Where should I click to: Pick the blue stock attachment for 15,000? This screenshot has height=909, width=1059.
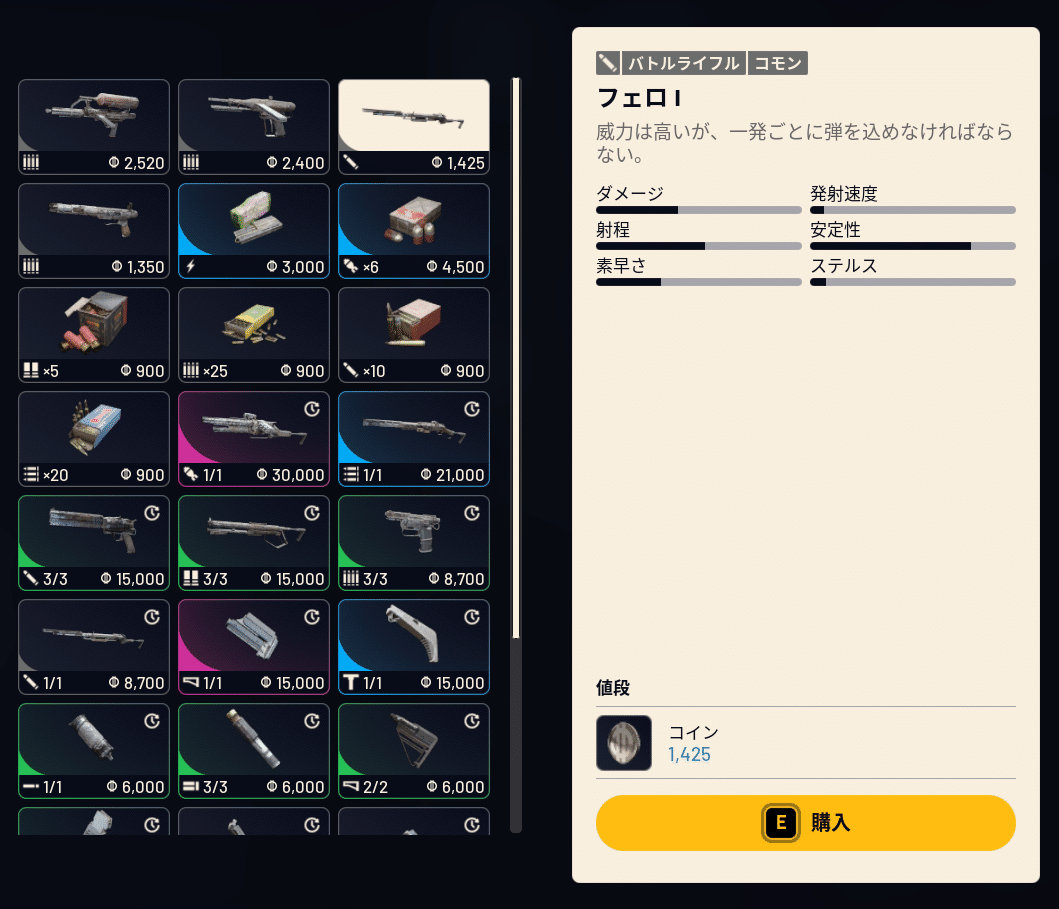coord(414,647)
